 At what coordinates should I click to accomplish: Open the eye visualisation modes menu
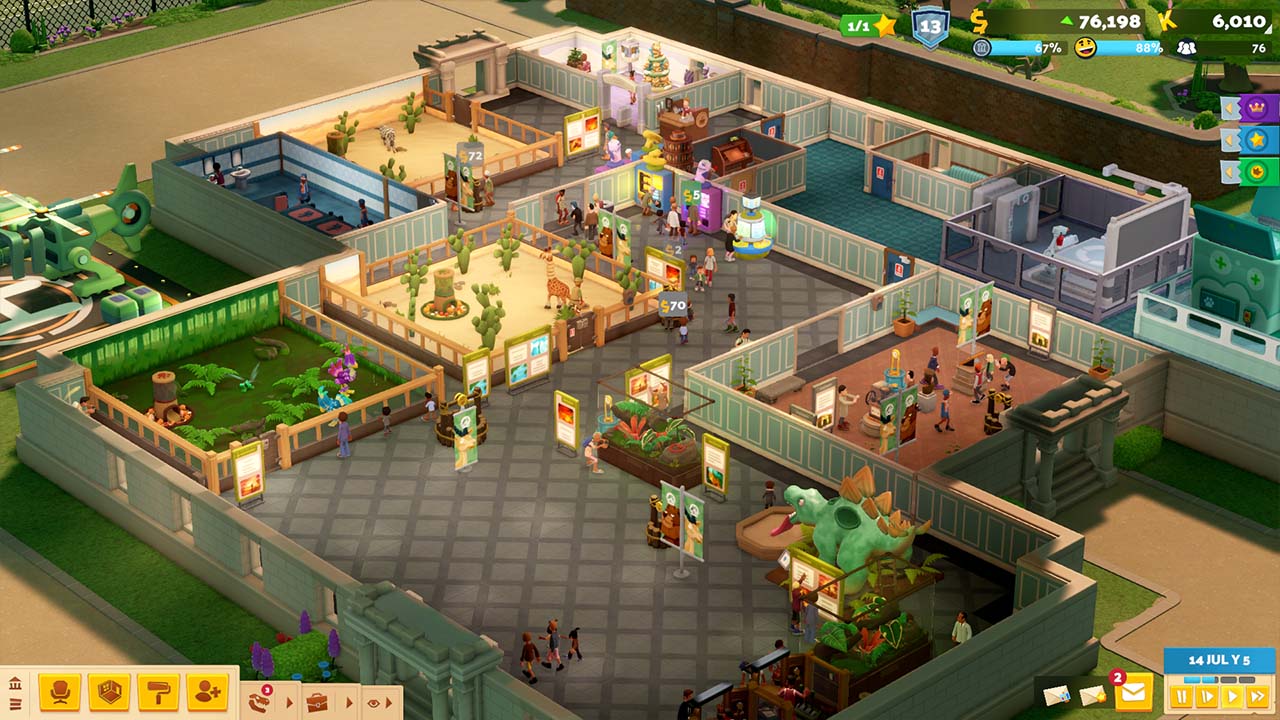pos(374,702)
